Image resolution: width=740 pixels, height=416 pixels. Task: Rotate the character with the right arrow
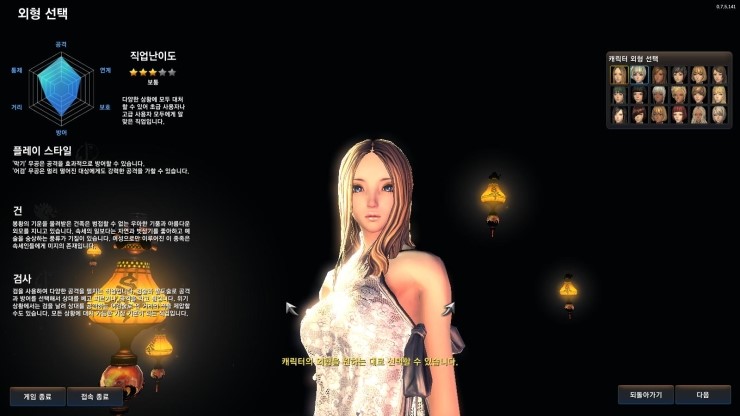point(448,308)
